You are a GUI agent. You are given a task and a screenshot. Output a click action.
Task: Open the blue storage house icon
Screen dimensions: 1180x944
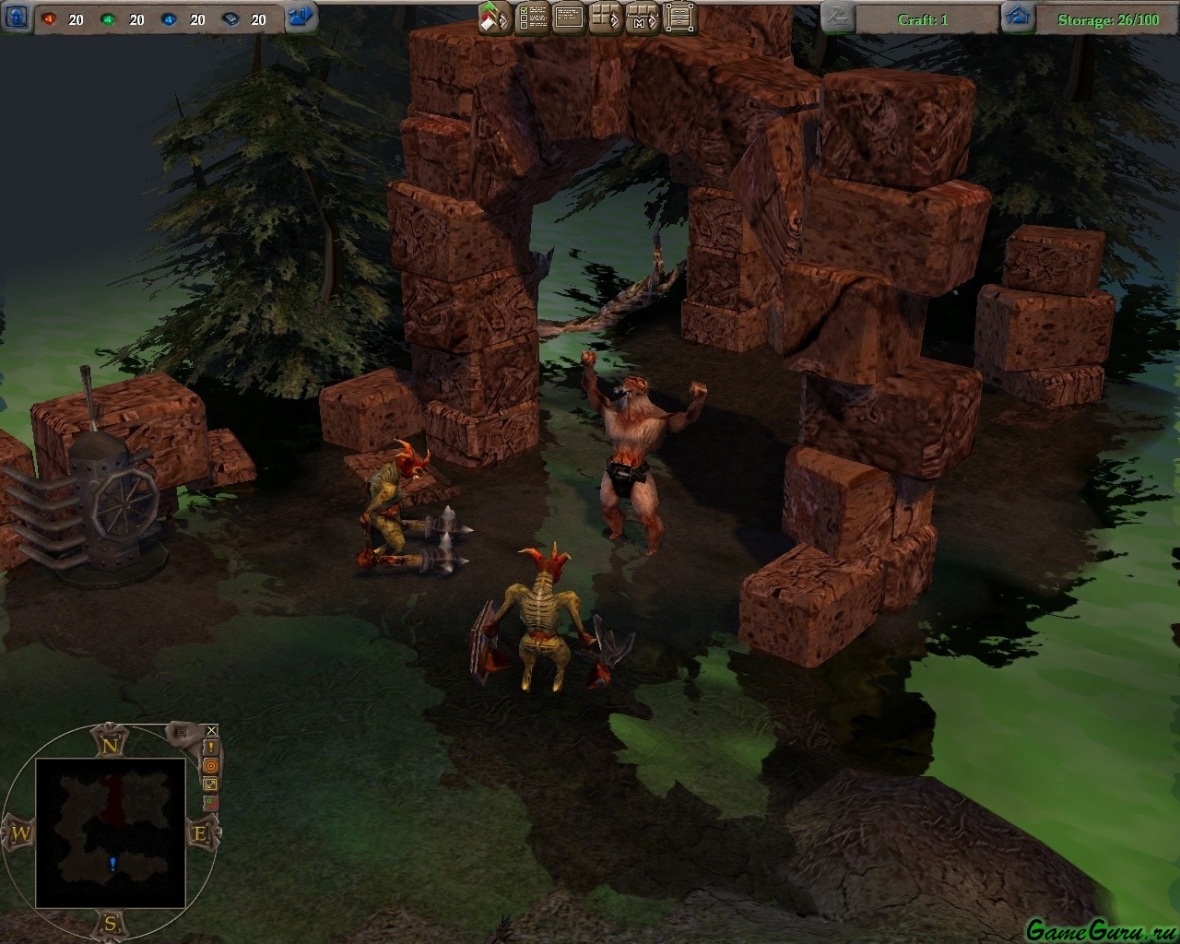pos(1017,17)
